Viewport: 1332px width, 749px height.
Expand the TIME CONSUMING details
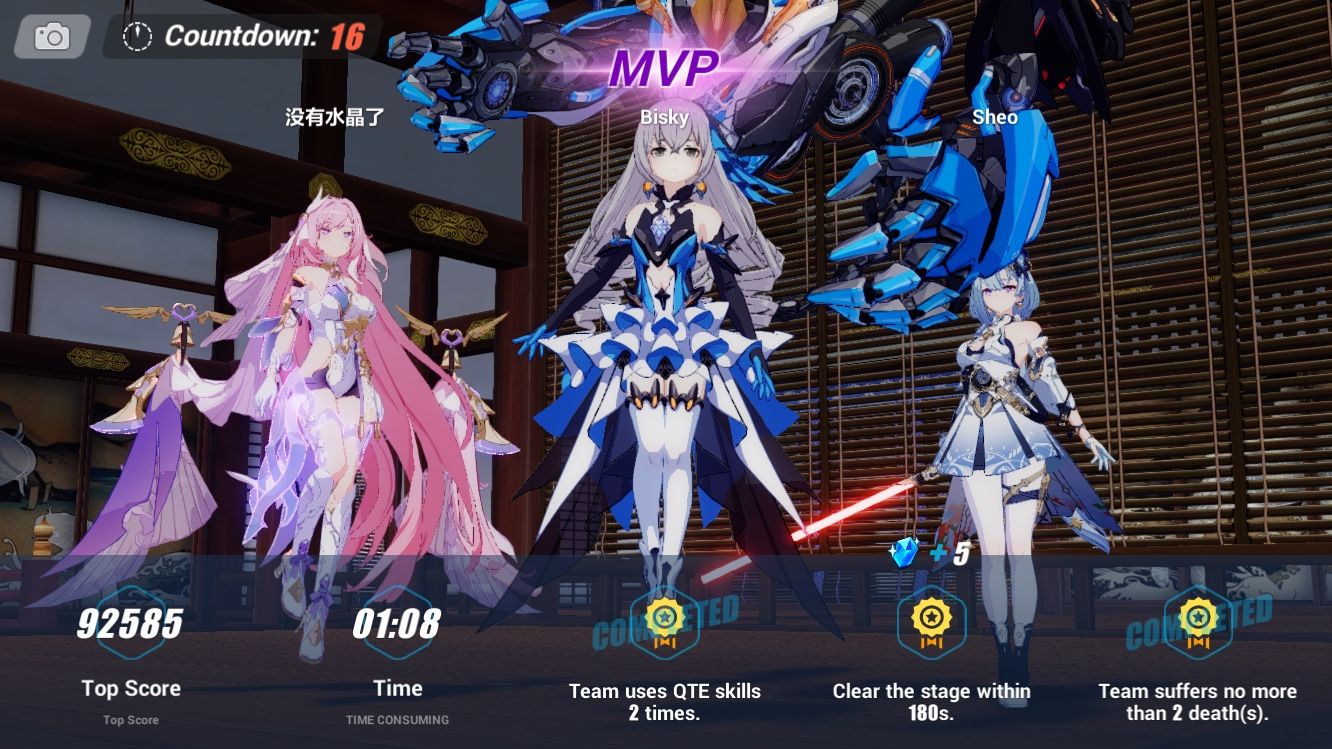pyautogui.click(x=399, y=717)
